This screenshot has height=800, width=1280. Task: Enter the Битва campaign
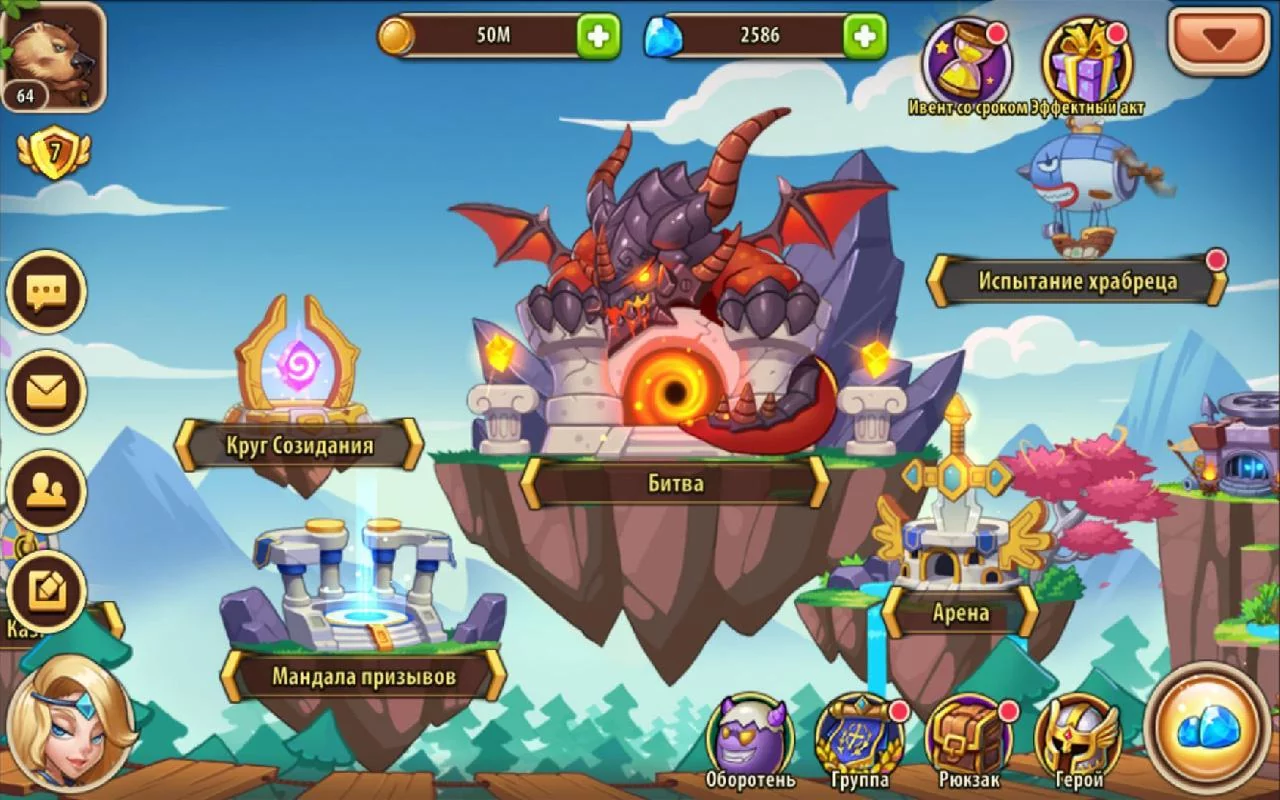(x=675, y=483)
